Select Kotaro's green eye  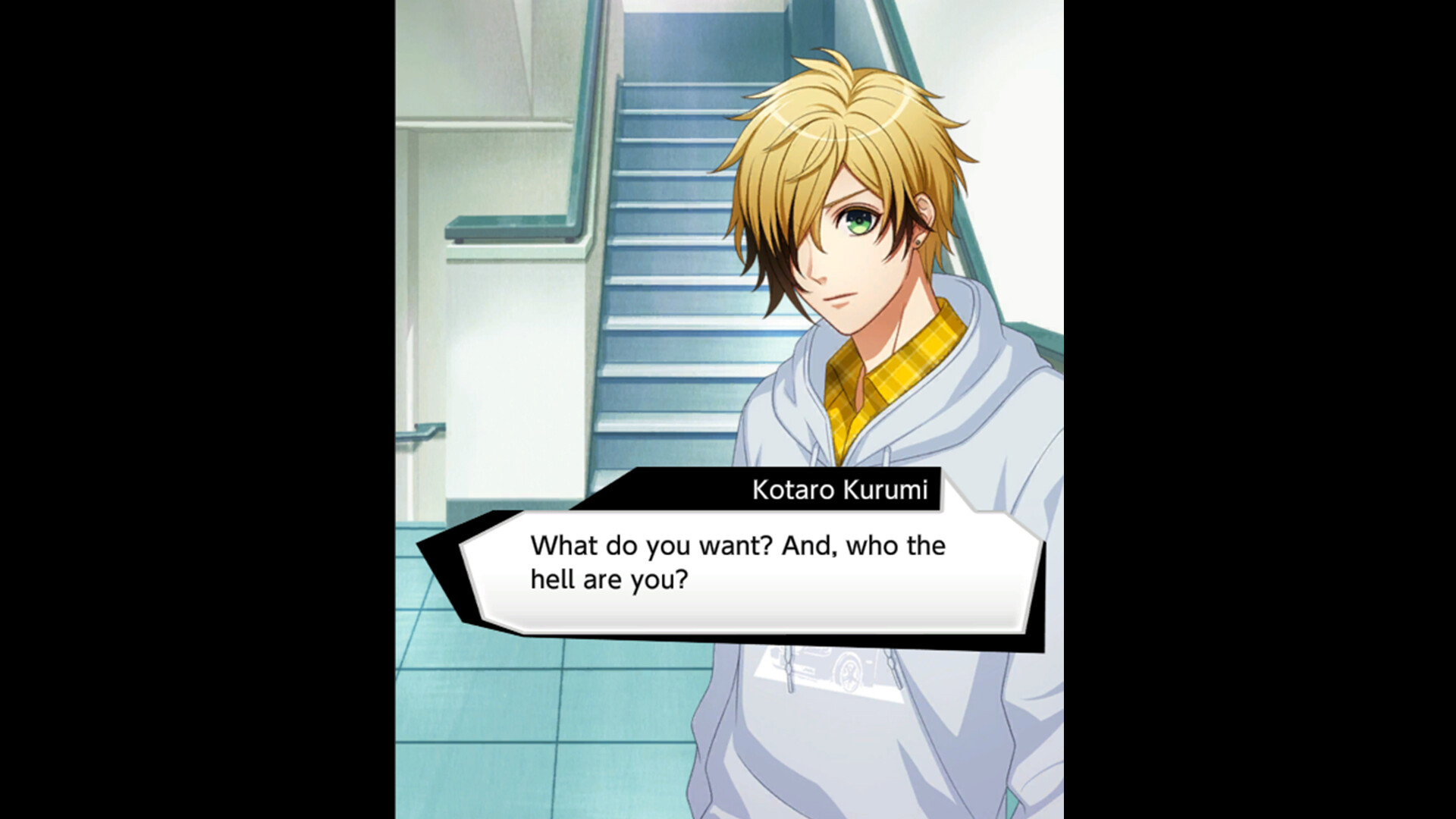(x=857, y=220)
